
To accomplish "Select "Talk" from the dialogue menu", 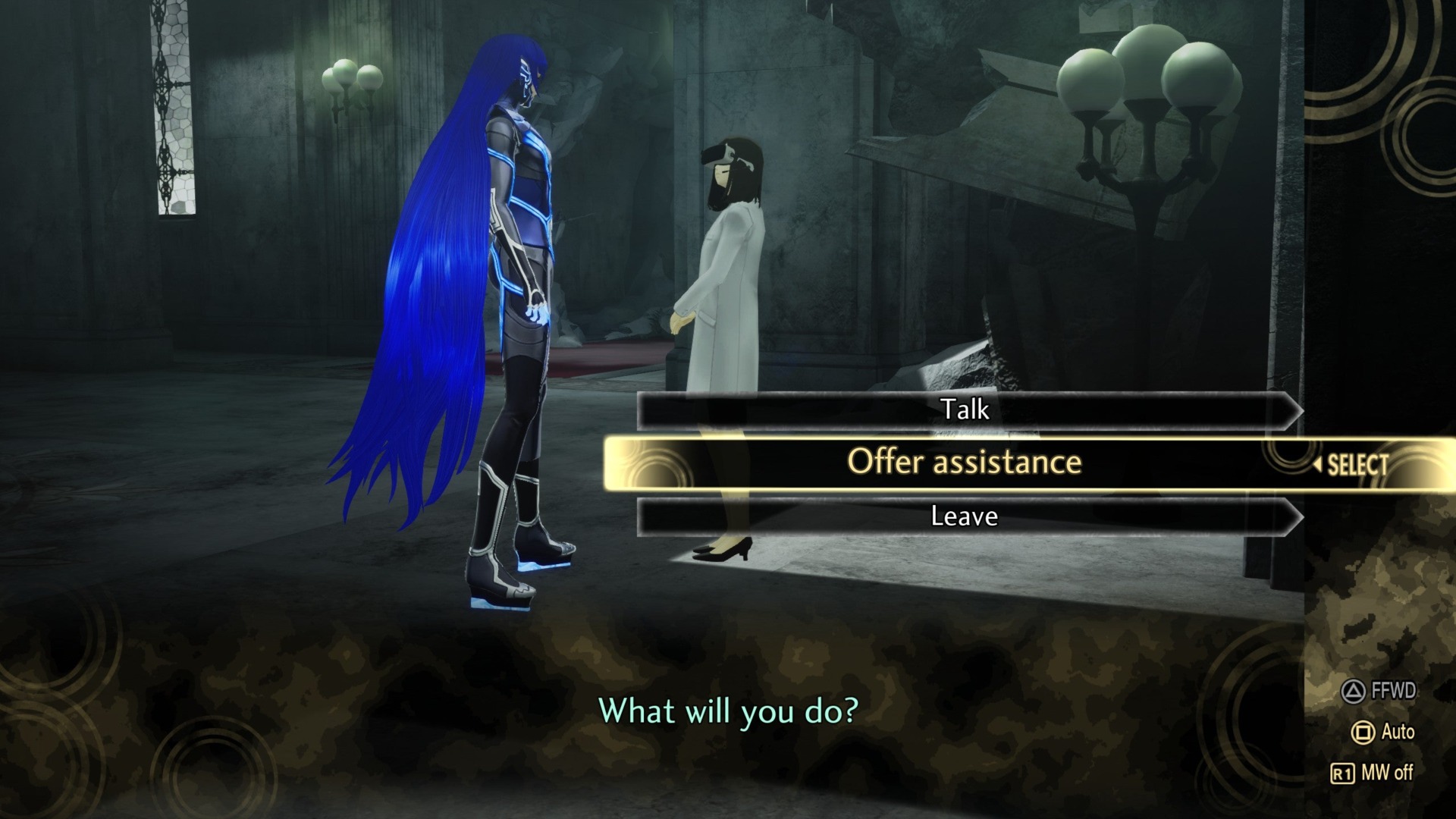I will pos(965,409).
